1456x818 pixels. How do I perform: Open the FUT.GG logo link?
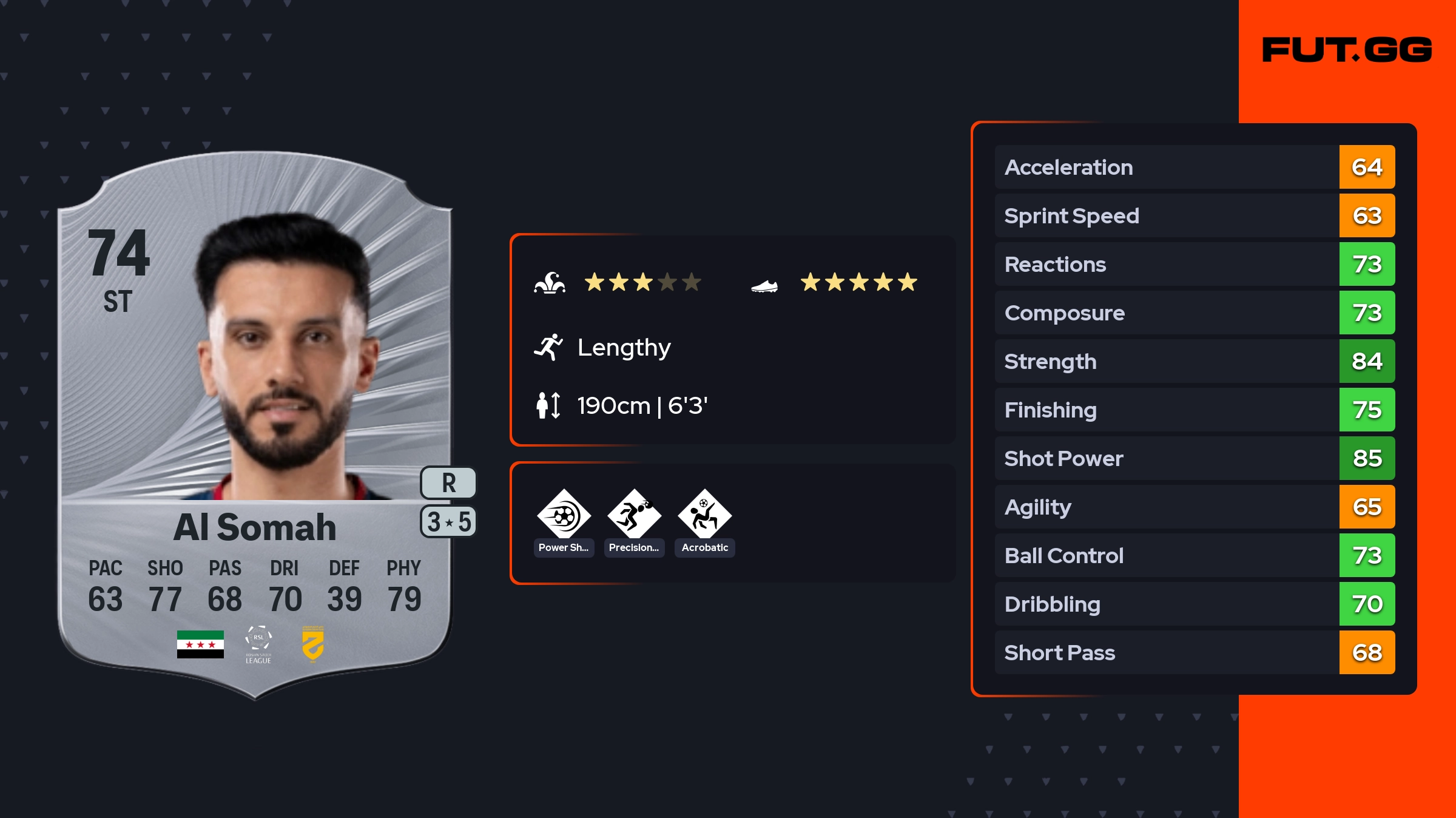click(x=1347, y=50)
